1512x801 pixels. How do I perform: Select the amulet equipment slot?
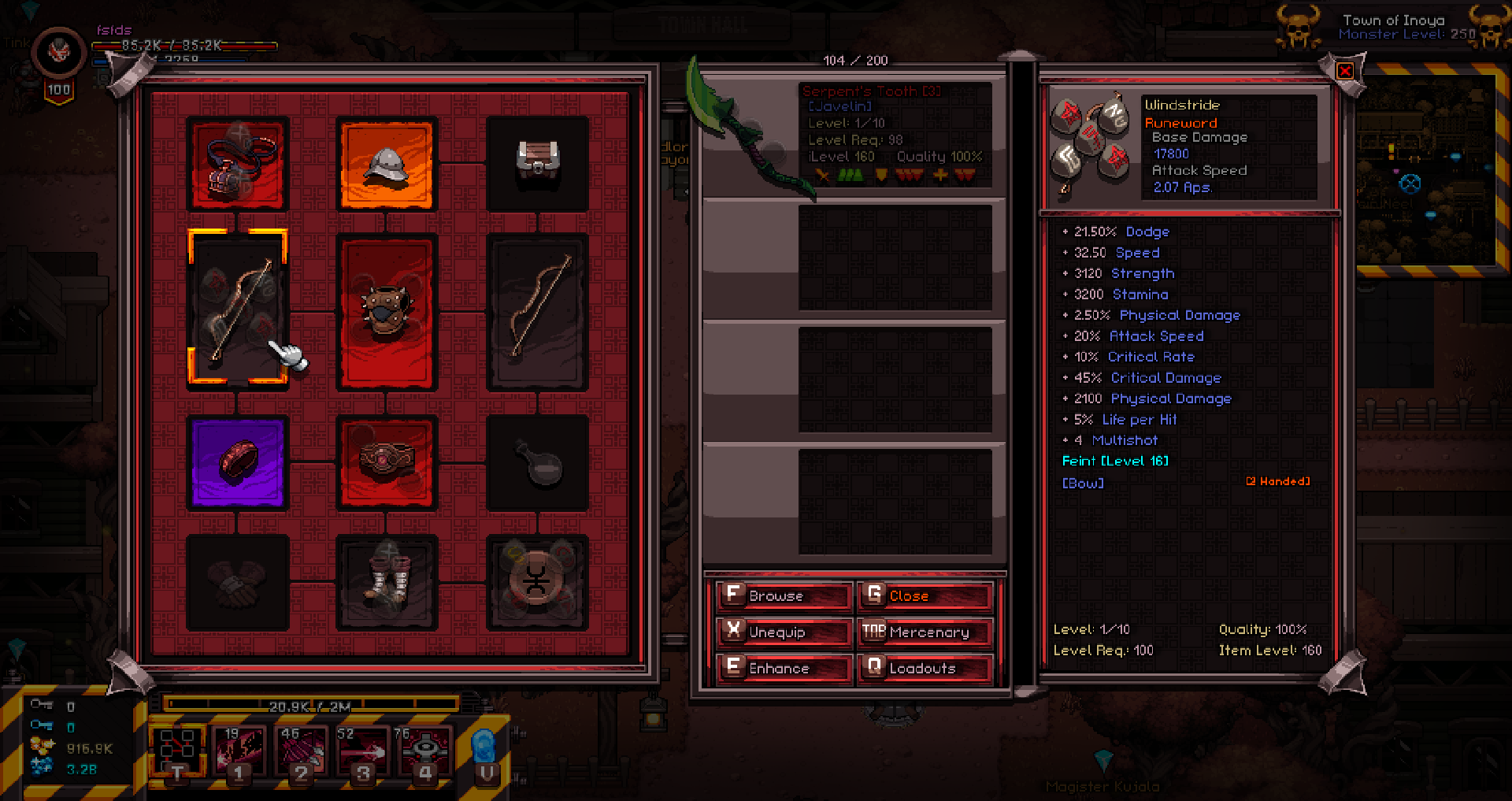[237, 164]
